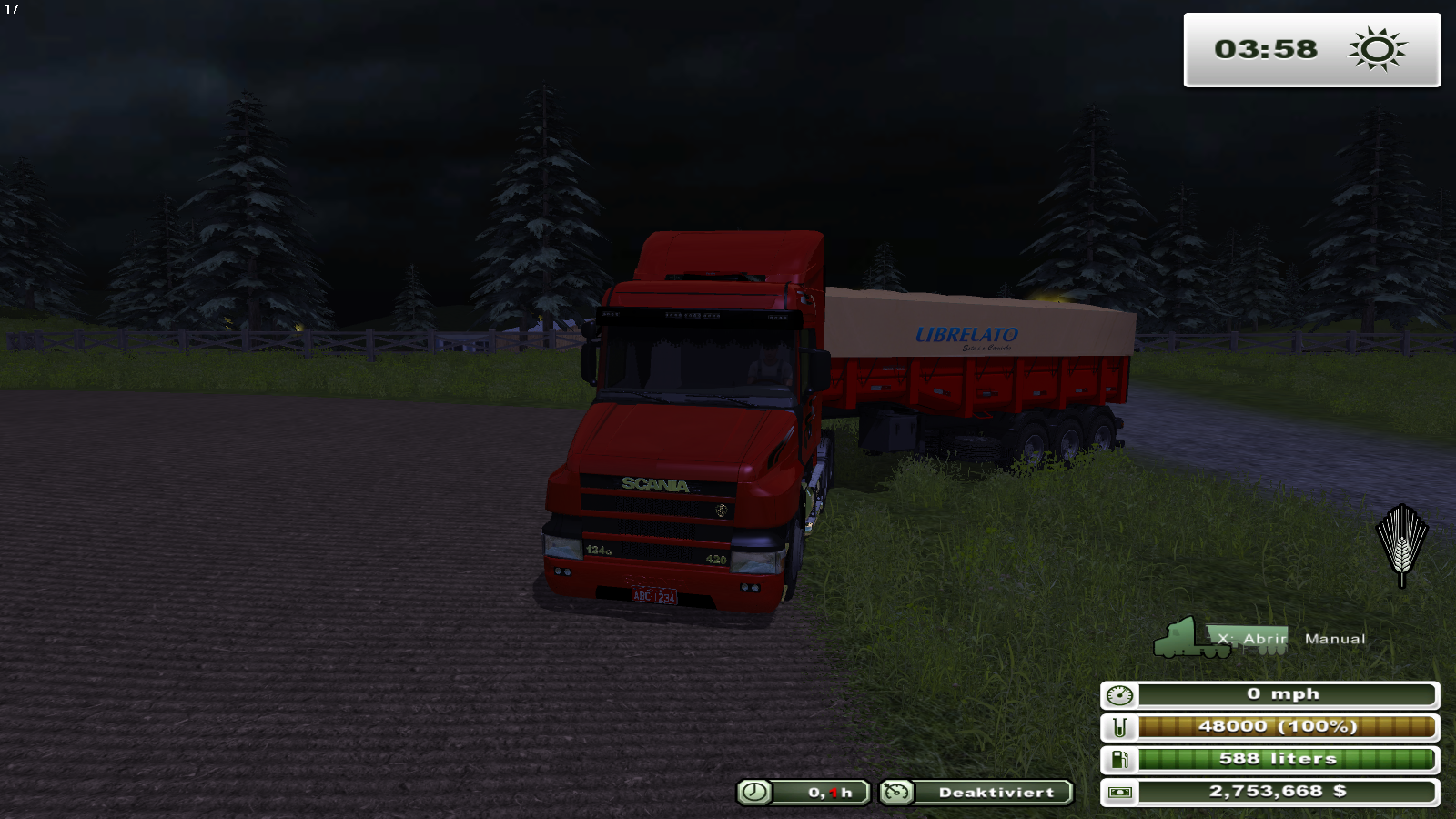
Task: Toggle Manual mode on the trailer prompt
Action: [1333, 638]
